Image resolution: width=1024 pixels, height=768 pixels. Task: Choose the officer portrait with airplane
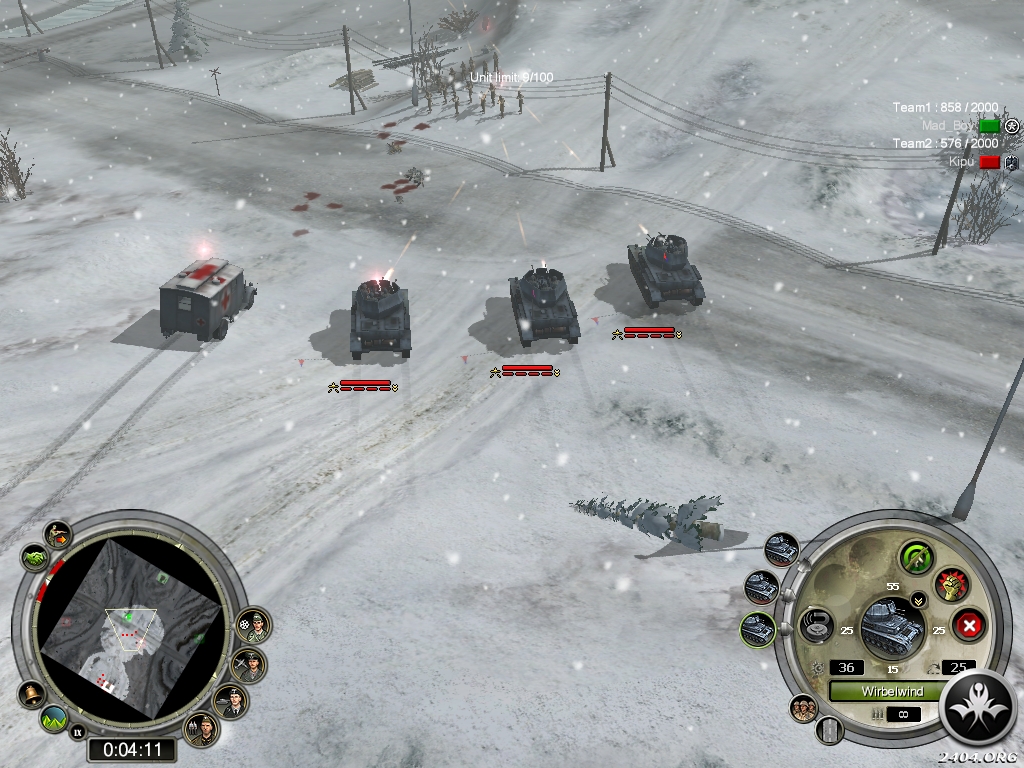(x=248, y=664)
